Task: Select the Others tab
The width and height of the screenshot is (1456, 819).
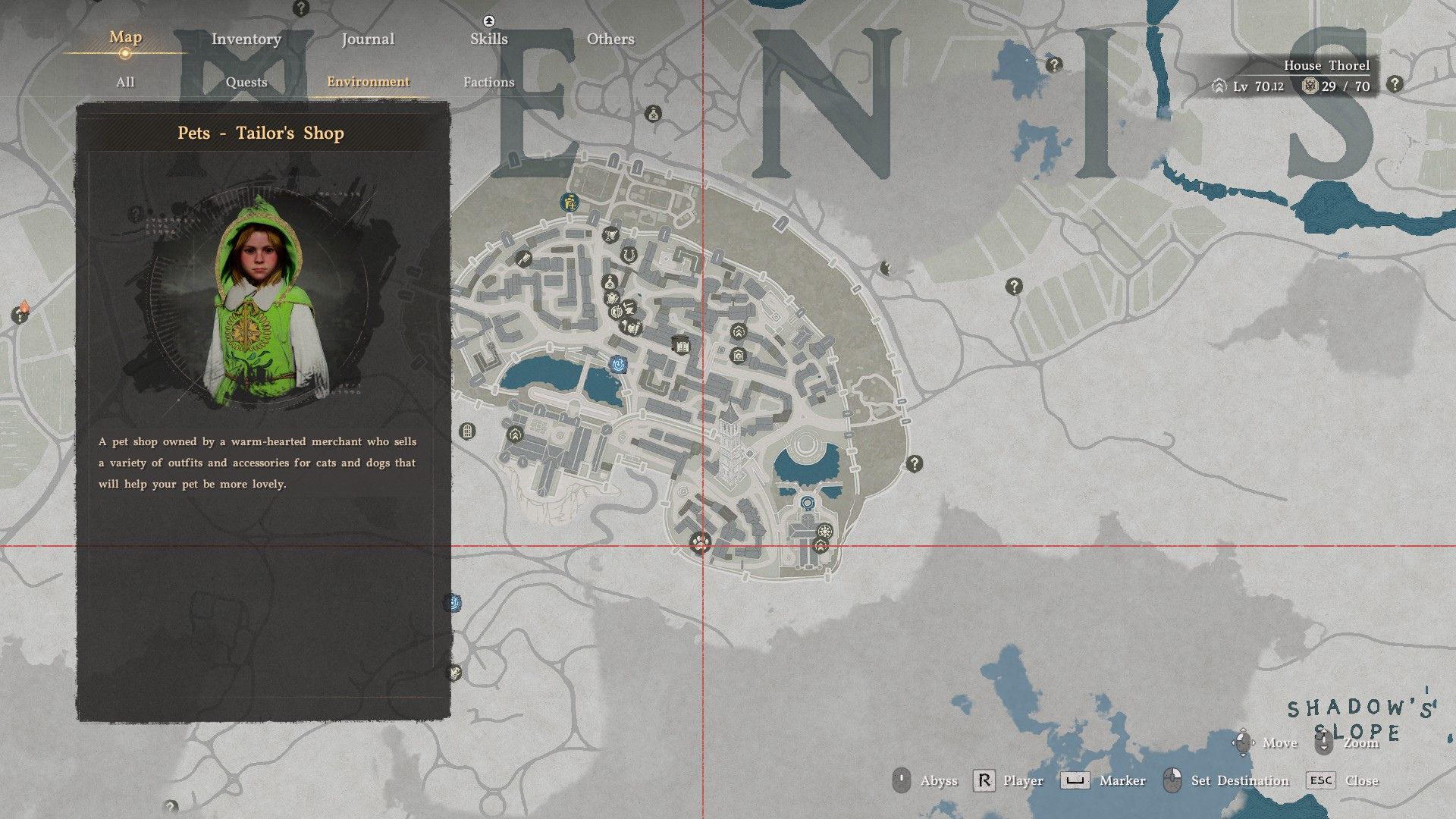Action: pyautogui.click(x=610, y=39)
